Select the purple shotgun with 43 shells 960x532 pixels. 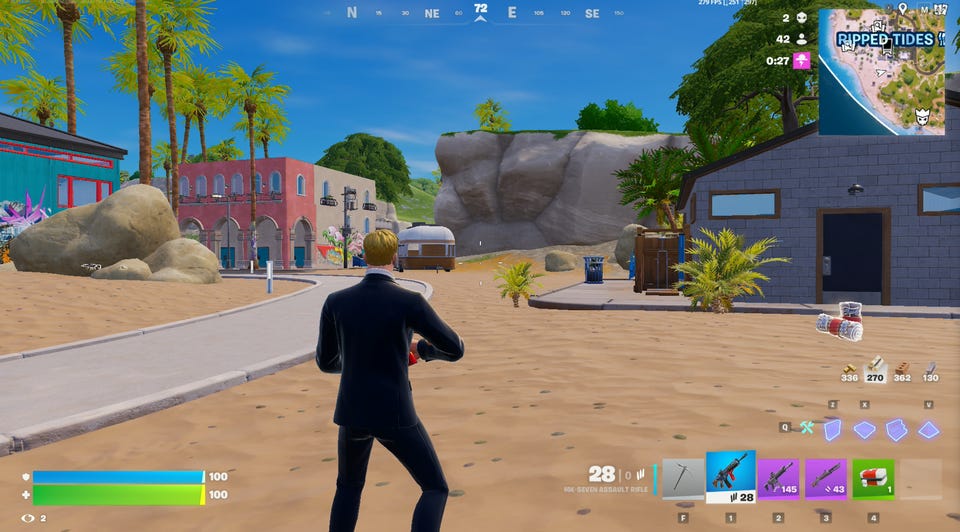tap(826, 479)
